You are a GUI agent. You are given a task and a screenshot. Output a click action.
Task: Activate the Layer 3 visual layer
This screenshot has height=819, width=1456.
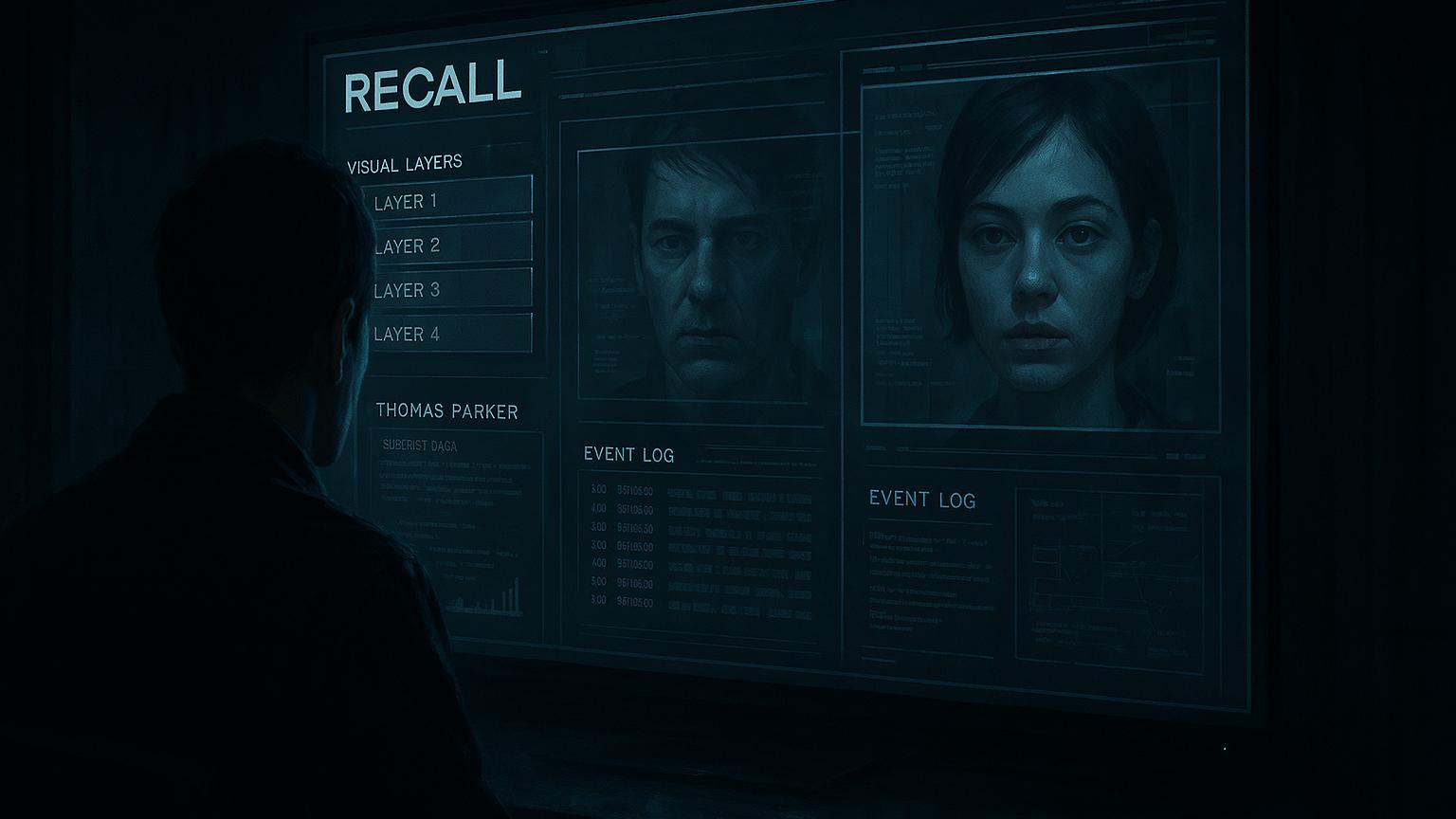point(447,288)
